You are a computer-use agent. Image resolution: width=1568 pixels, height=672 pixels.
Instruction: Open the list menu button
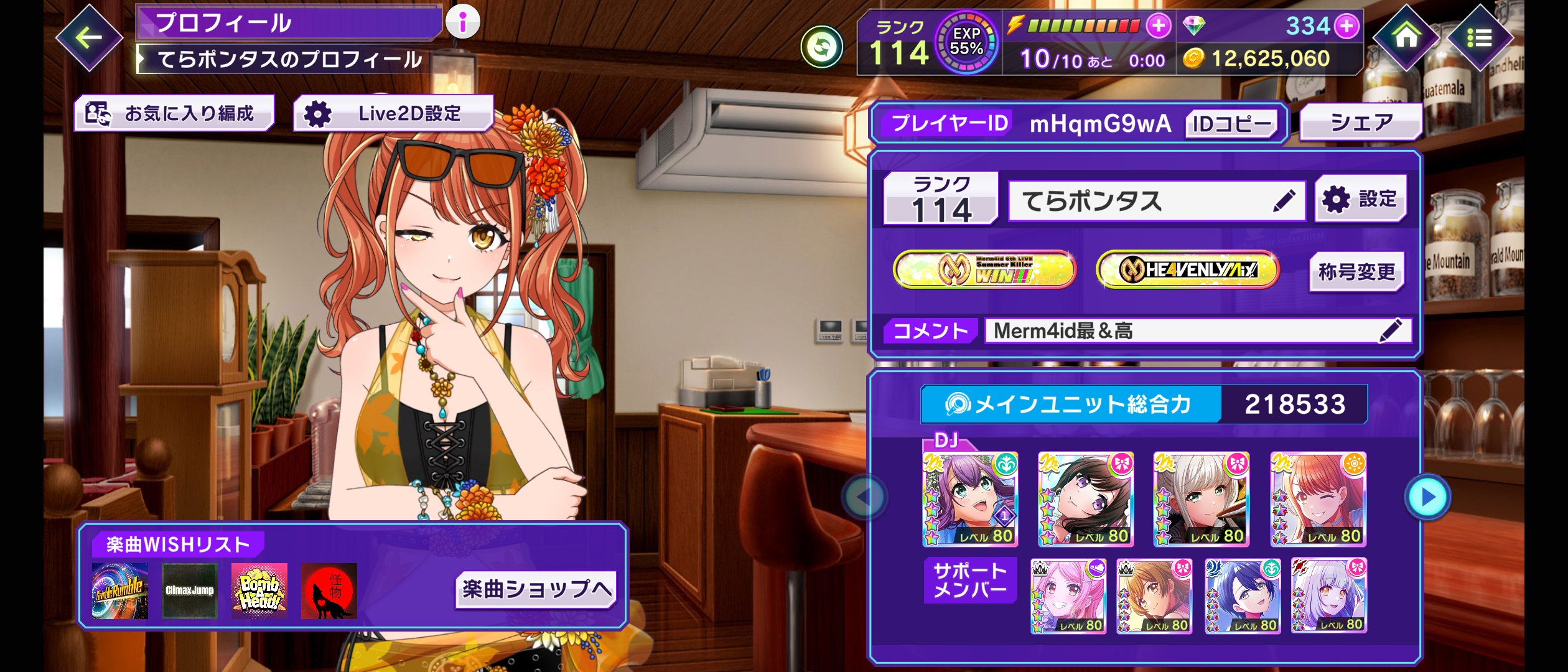coord(1479,38)
